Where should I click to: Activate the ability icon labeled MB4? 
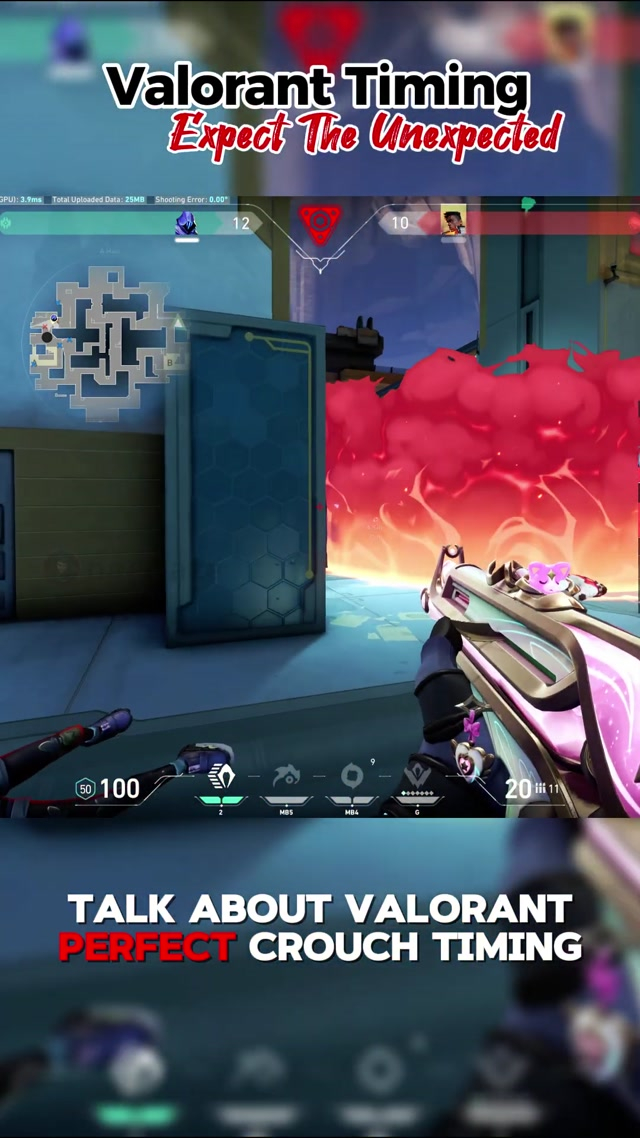pos(352,777)
